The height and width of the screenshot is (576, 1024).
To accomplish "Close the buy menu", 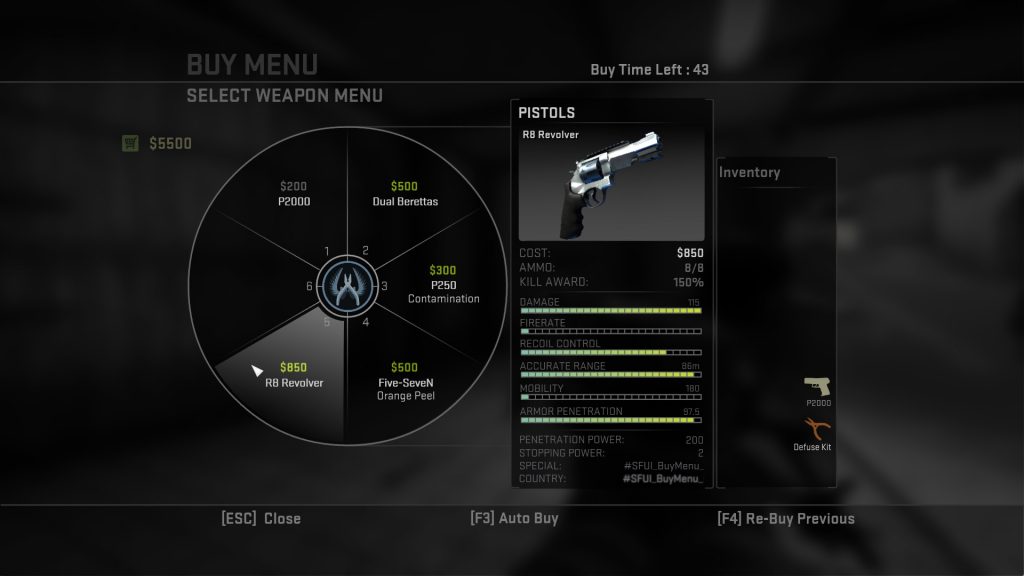I will (x=261, y=518).
